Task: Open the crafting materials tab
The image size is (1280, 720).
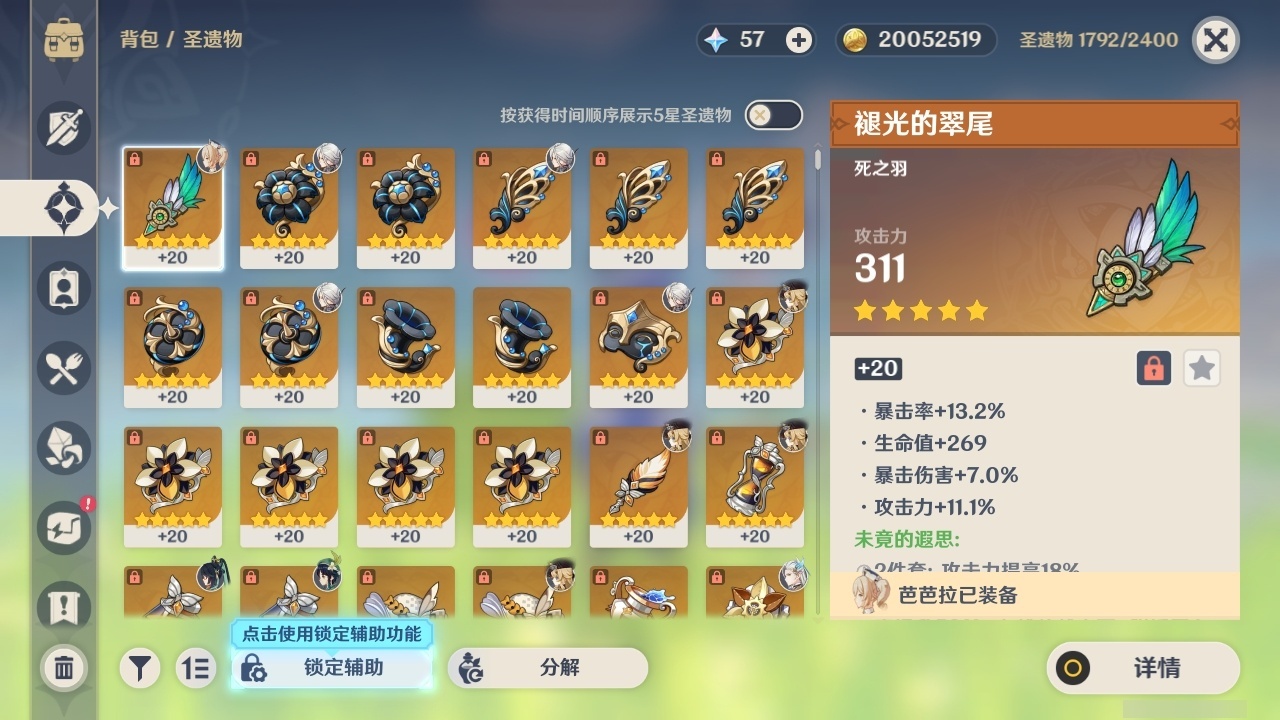Action: (x=63, y=447)
